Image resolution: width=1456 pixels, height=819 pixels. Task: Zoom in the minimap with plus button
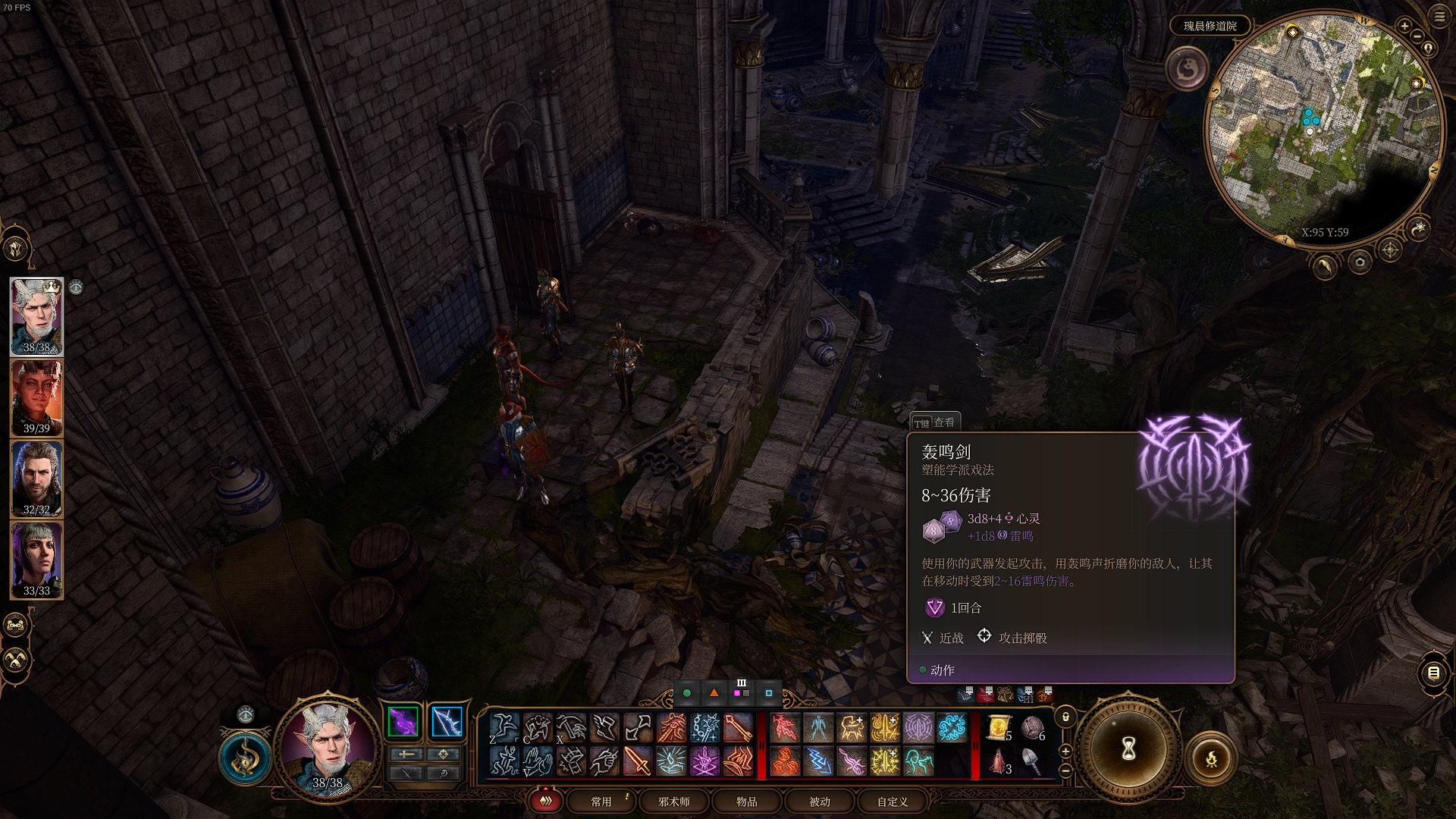click(1404, 26)
